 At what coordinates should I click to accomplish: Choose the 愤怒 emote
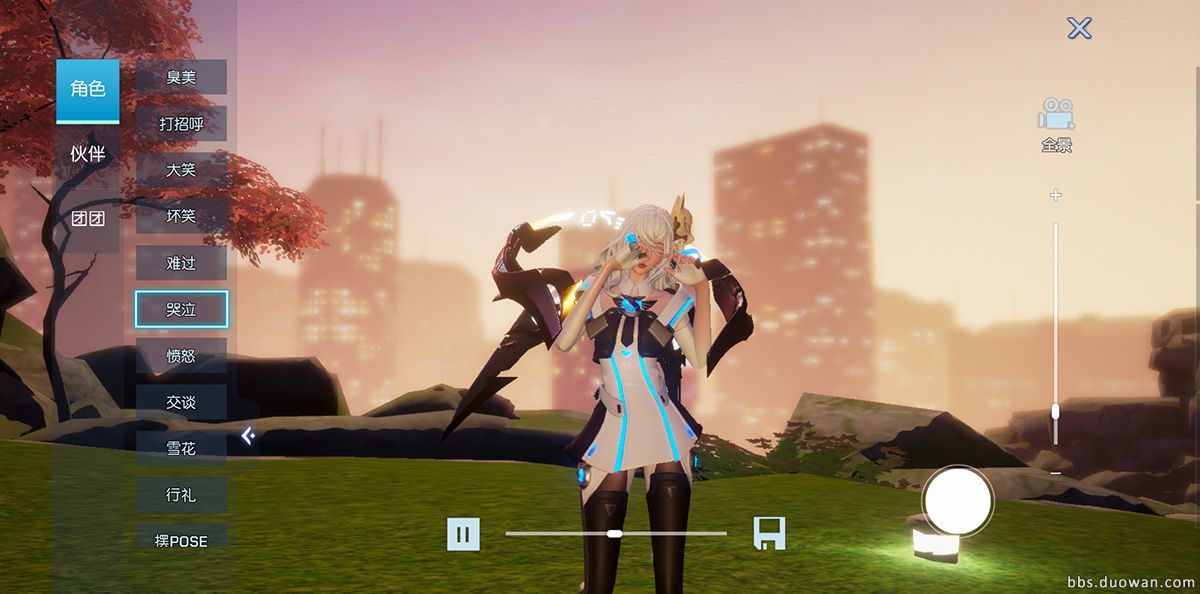pos(181,356)
